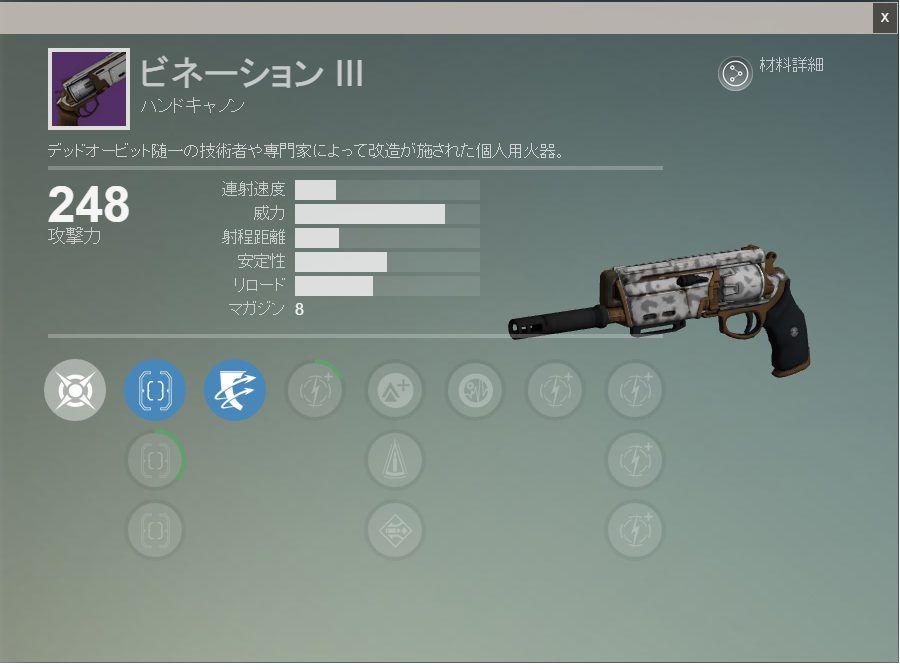Click the ビネーション III hand cannon thumbnail
The image size is (900, 670).
point(89,89)
